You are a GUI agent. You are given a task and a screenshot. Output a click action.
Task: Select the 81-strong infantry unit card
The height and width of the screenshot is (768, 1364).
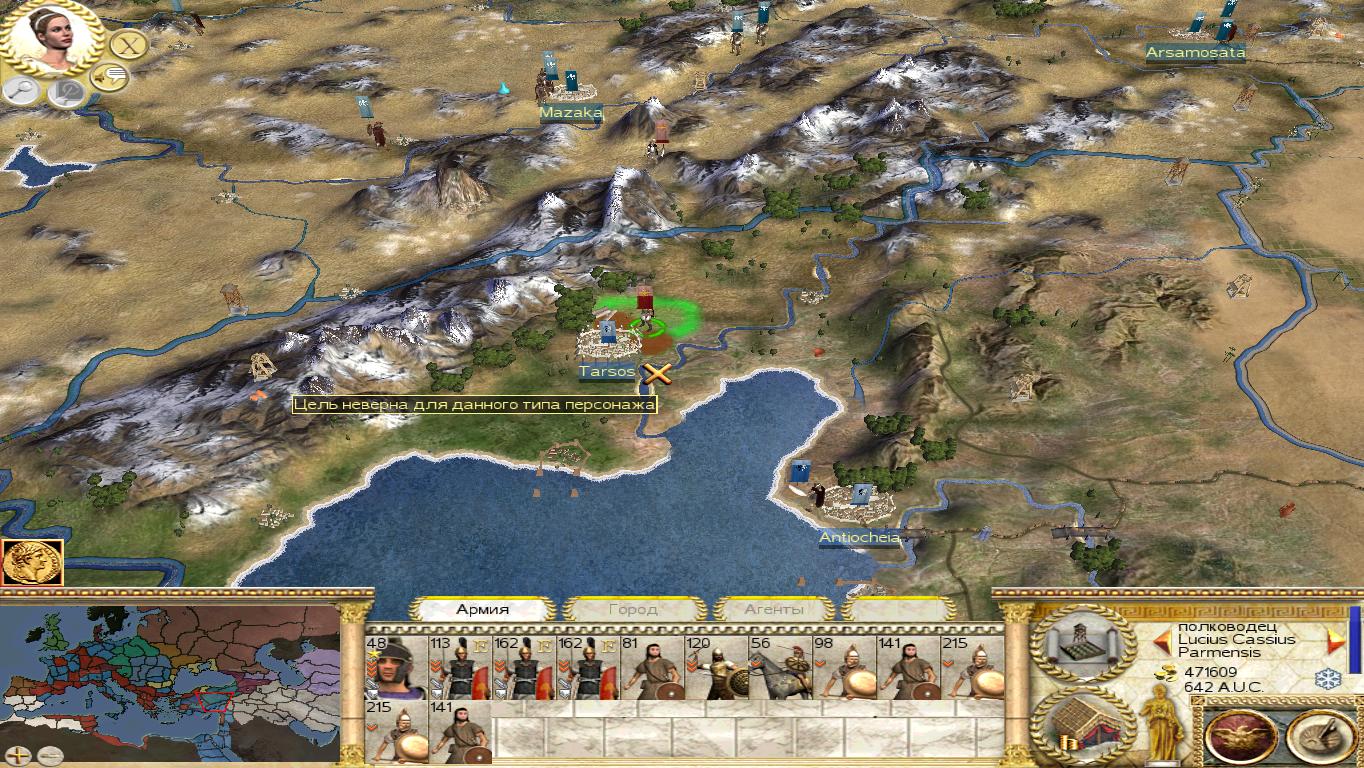coord(652,667)
